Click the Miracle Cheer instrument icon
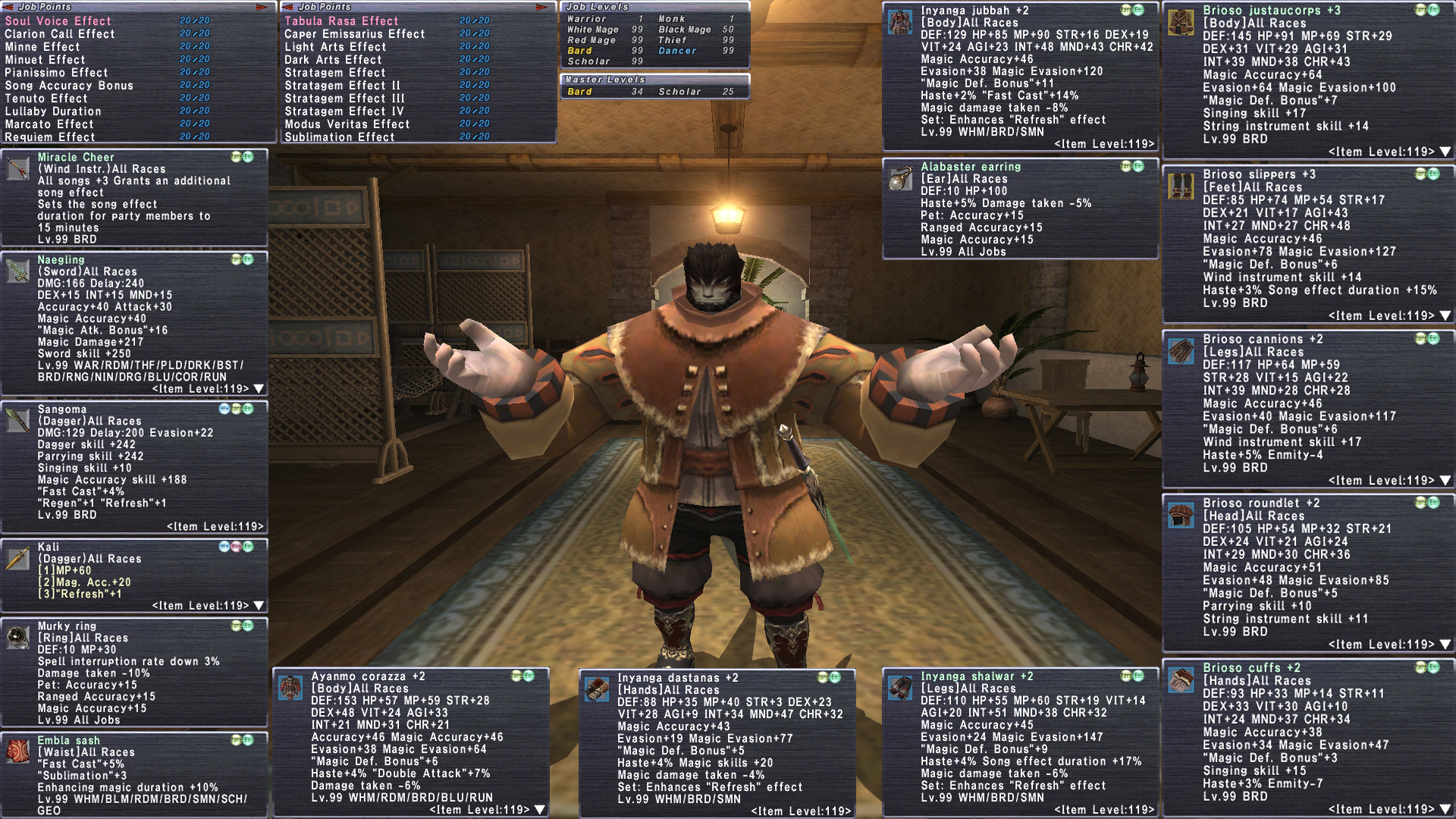Screen dimensions: 1456x819 pyautogui.click(x=18, y=168)
